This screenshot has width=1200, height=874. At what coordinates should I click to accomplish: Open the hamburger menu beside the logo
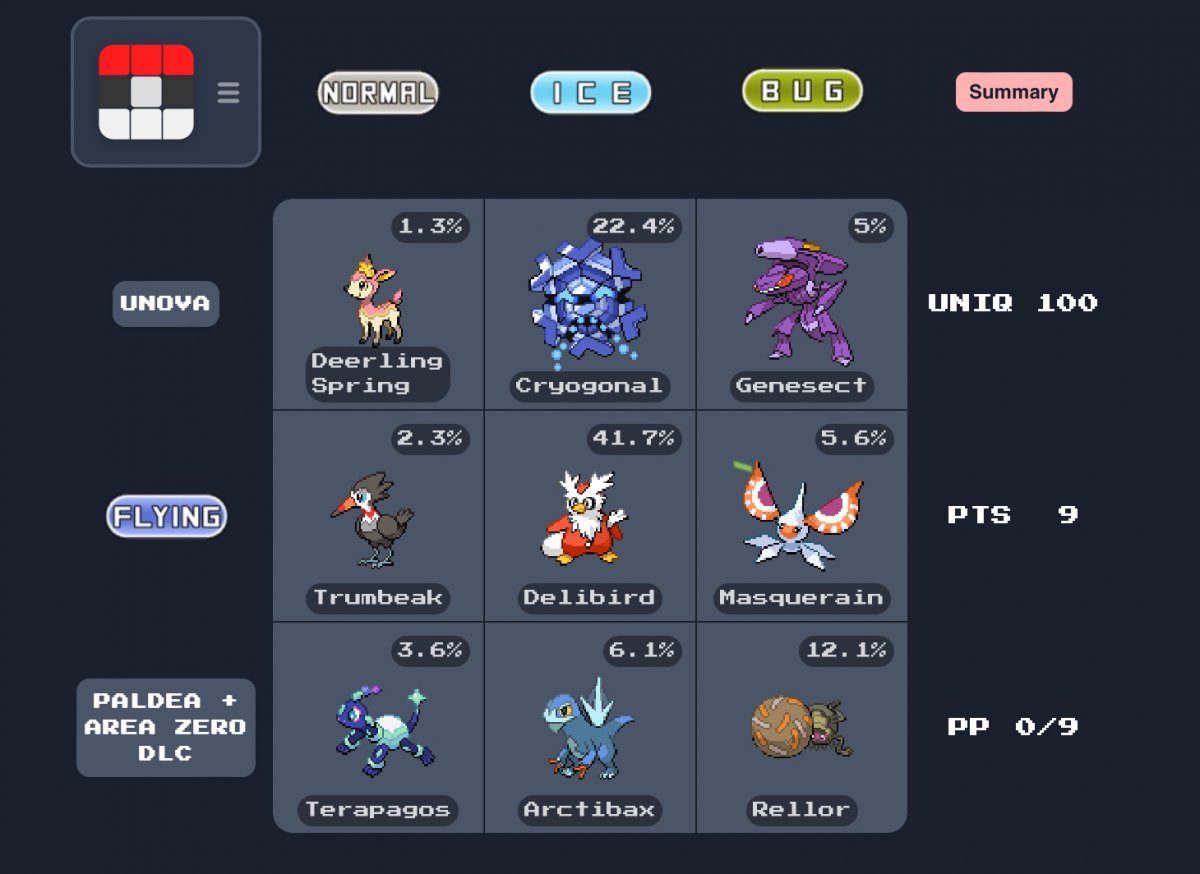[x=228, y=93]
